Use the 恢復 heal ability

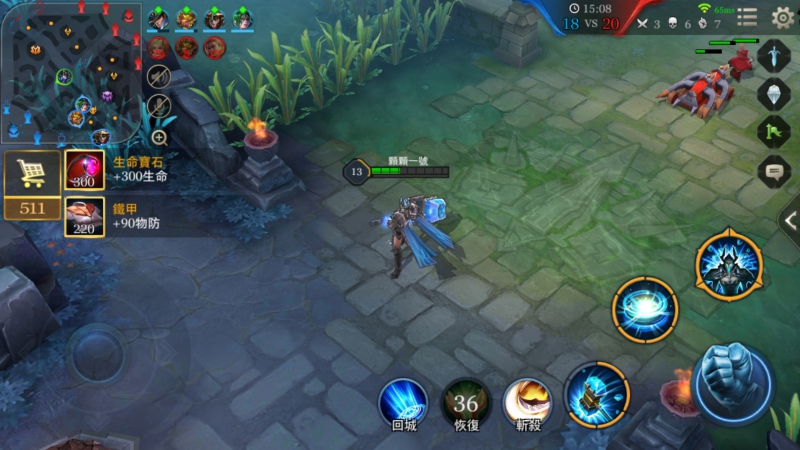coord(466,402)
